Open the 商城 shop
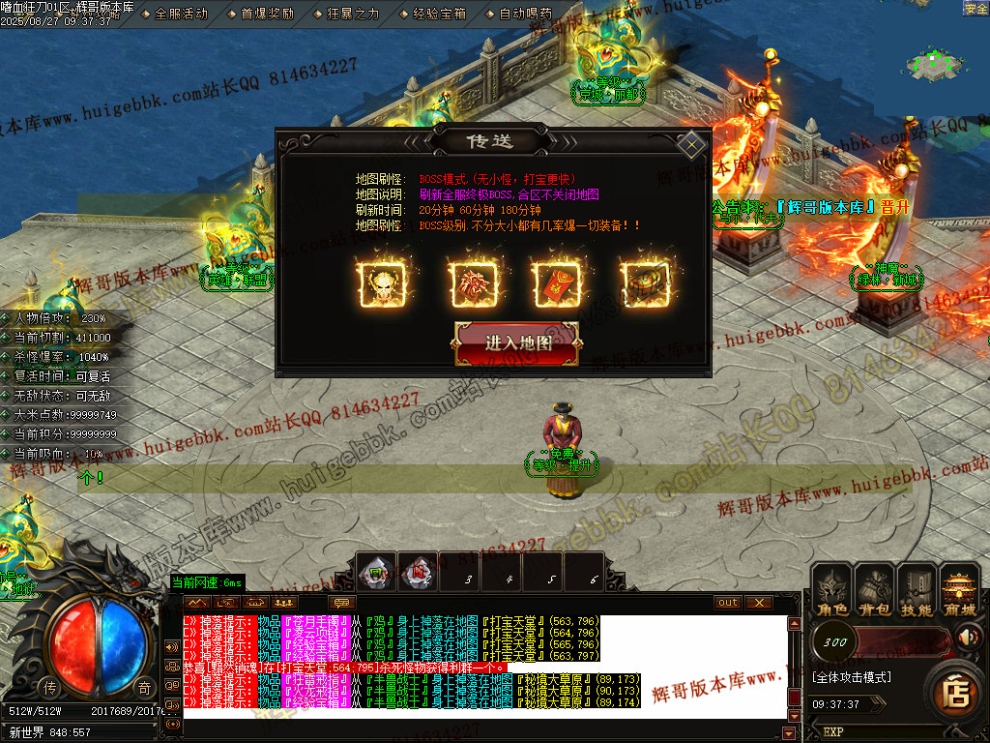 [962, 592]
